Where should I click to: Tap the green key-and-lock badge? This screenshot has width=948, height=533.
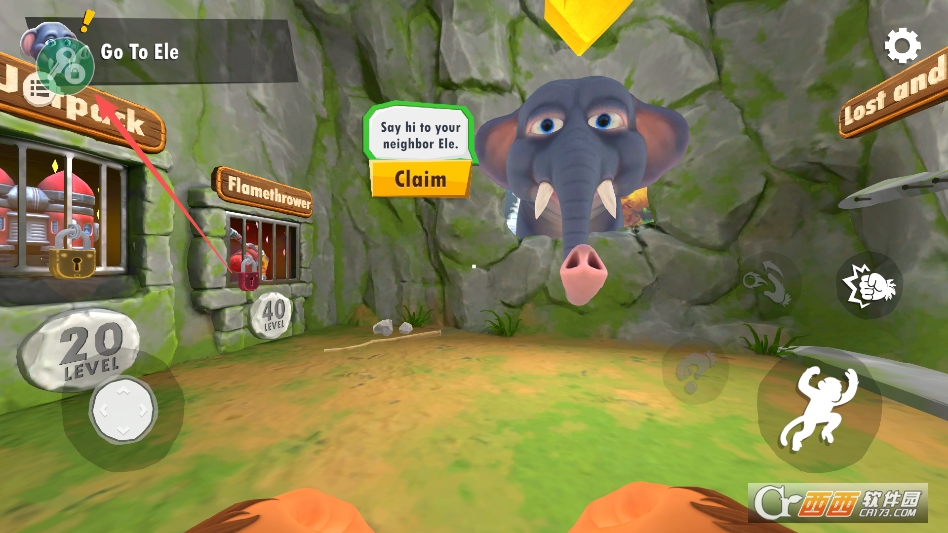pyautogui.click(x=66, y=63)
